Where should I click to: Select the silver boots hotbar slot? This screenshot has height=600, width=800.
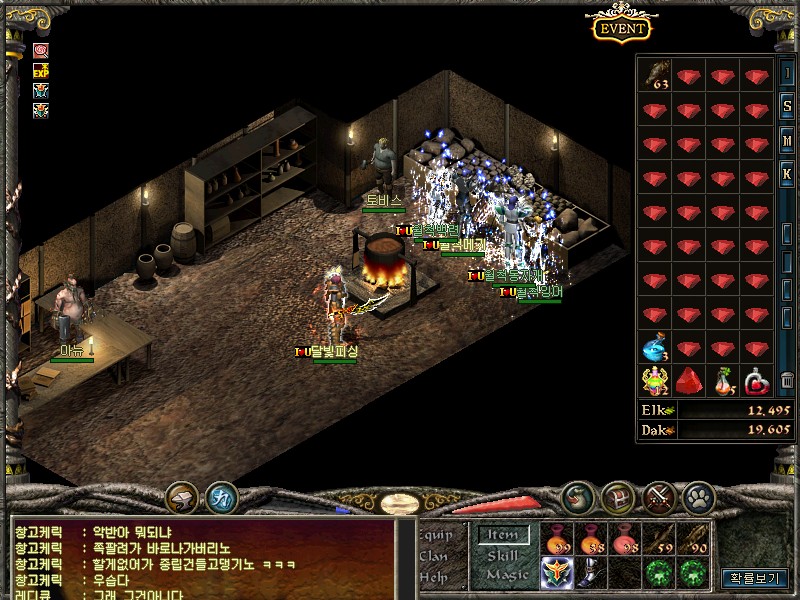tap(591, 573)
